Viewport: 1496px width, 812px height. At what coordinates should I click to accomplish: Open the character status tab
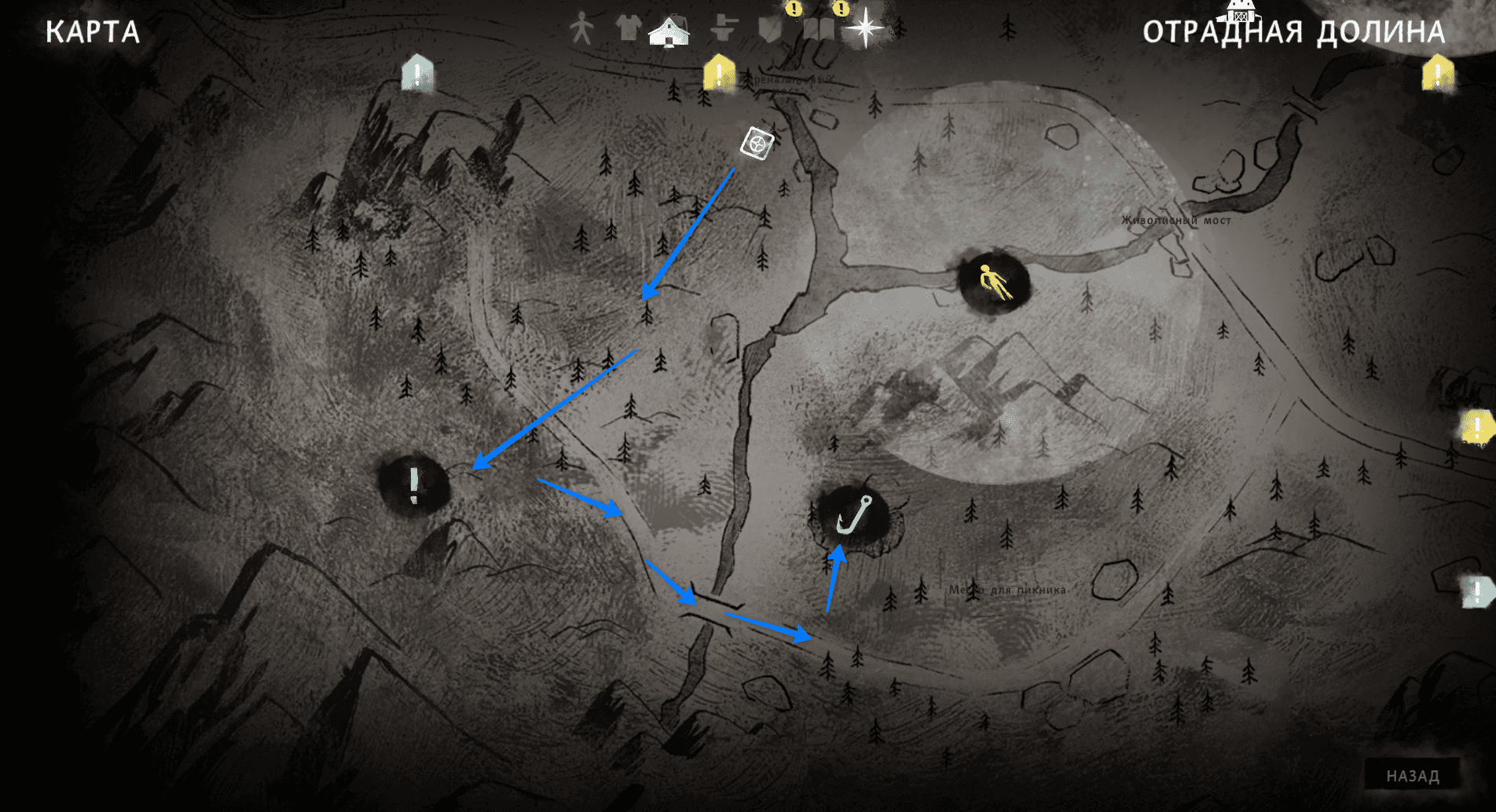[581, 29]
